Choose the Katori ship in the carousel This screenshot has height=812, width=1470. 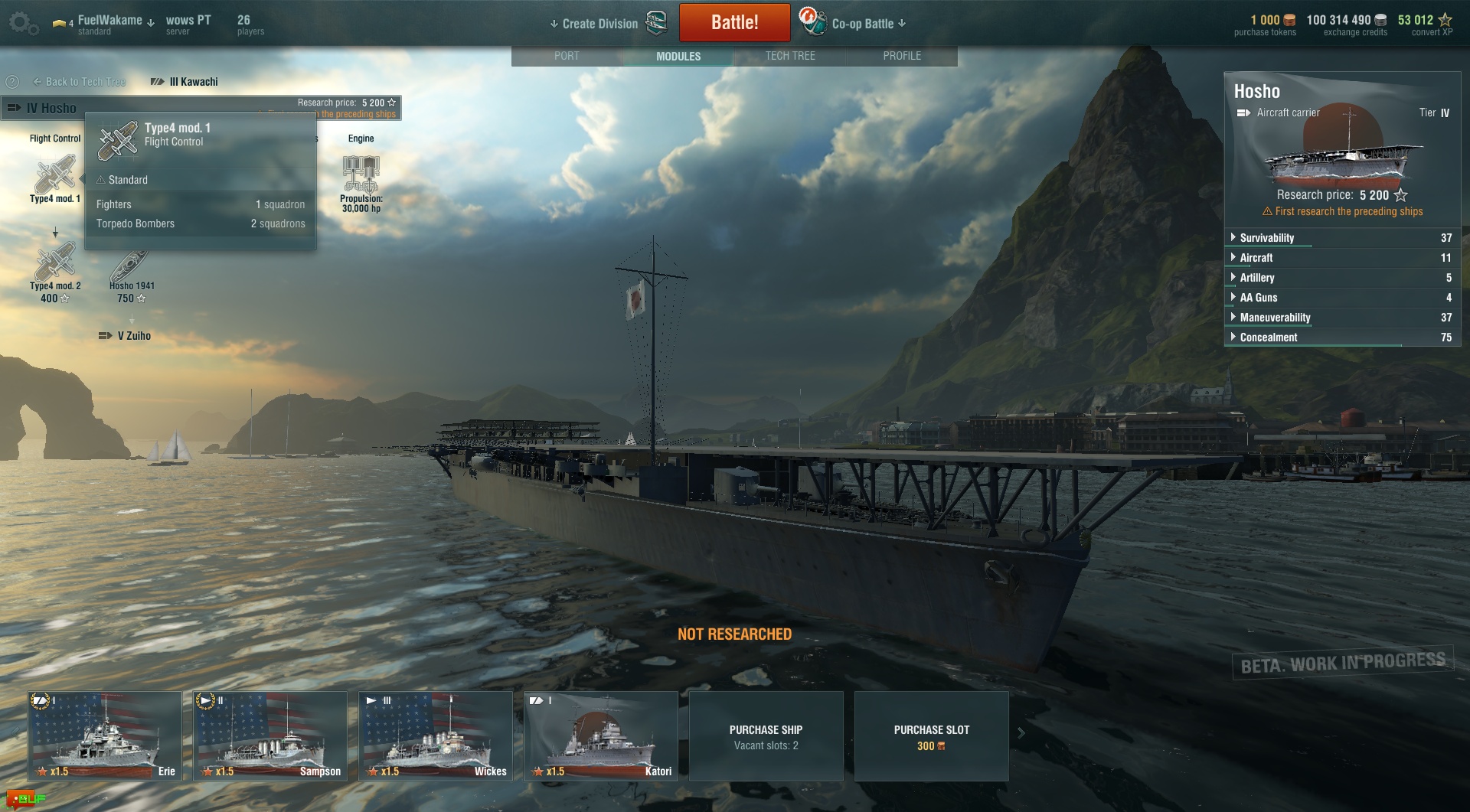pyautogui.click(x=601, y=735)
